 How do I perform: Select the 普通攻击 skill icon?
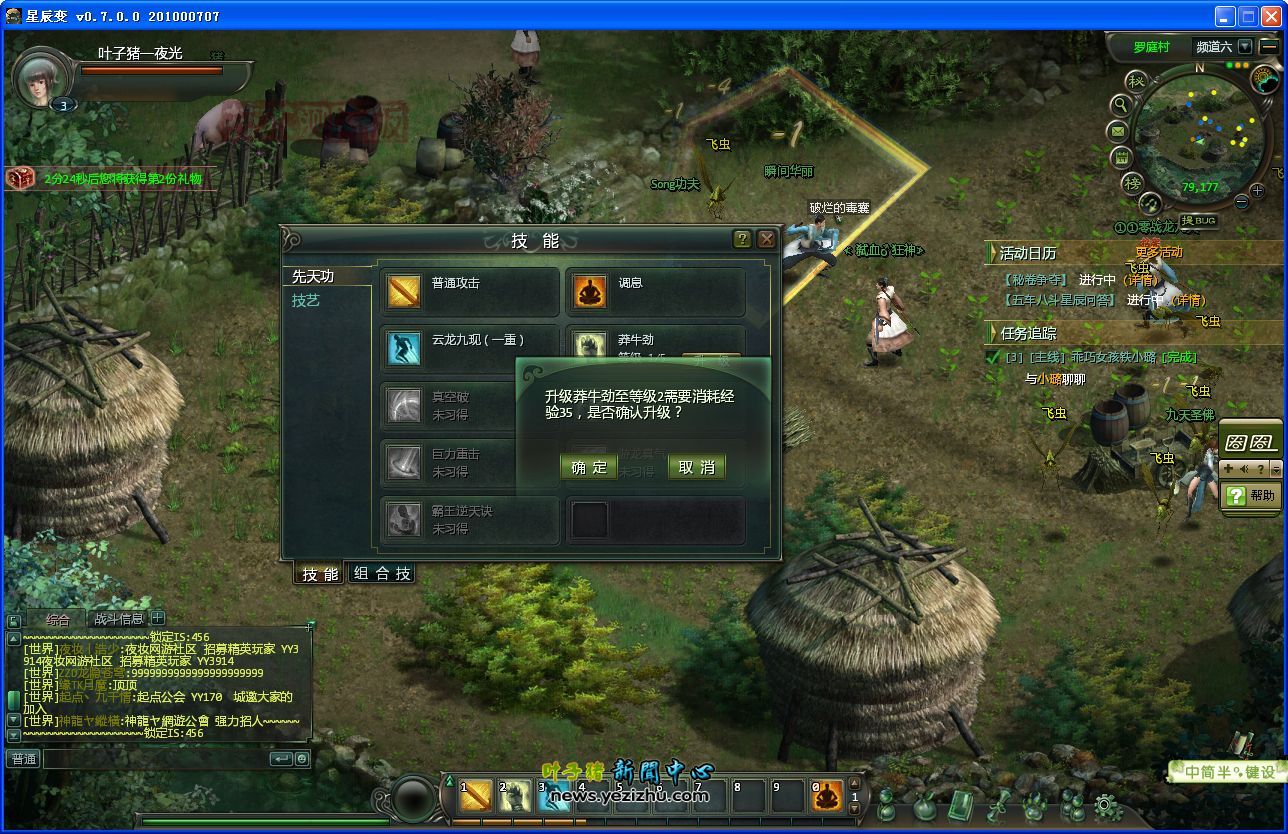[404, 291]
